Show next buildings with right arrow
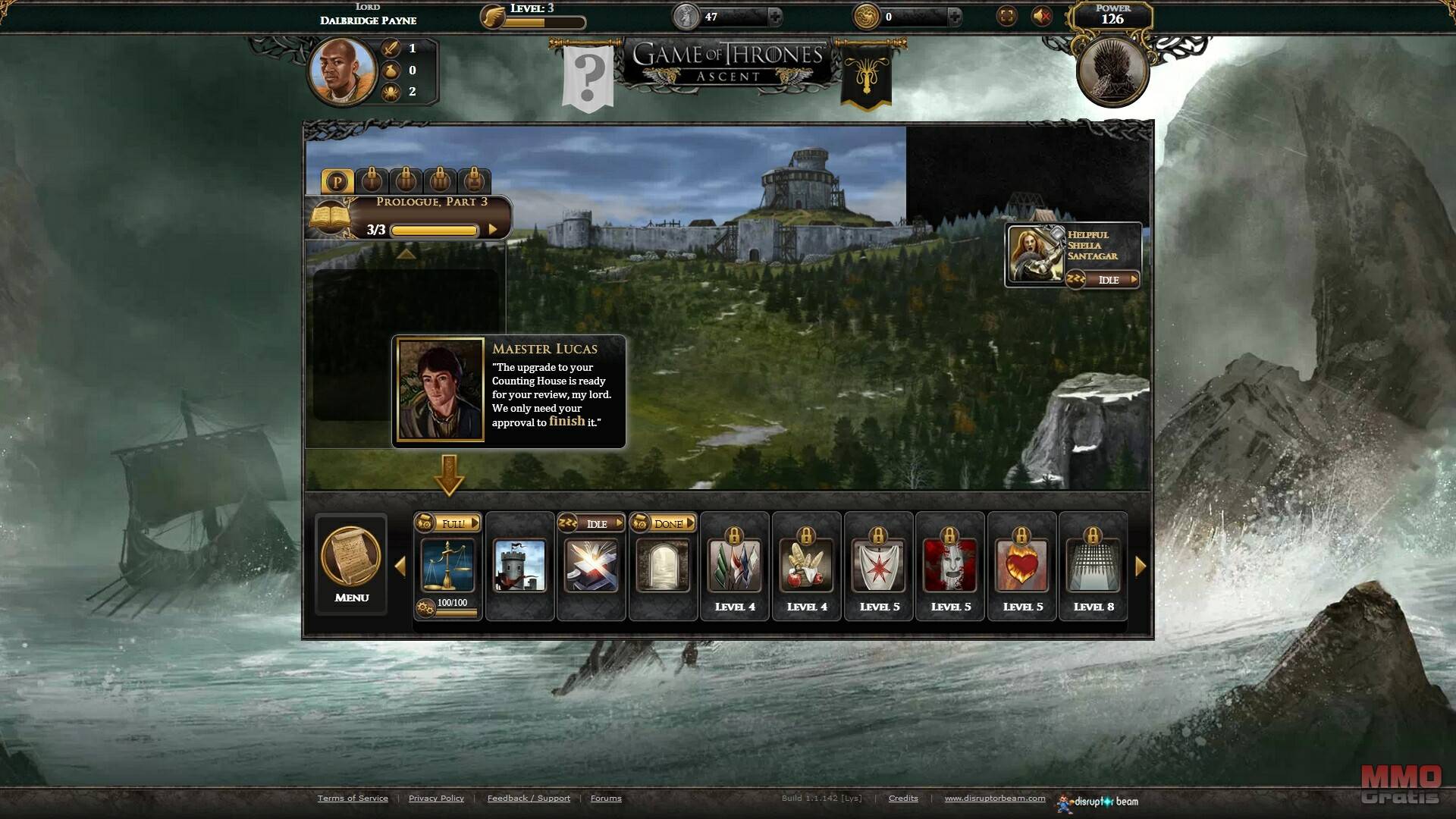The width and height of the screenshot is (1456, 819). [x=1141, y=566]
